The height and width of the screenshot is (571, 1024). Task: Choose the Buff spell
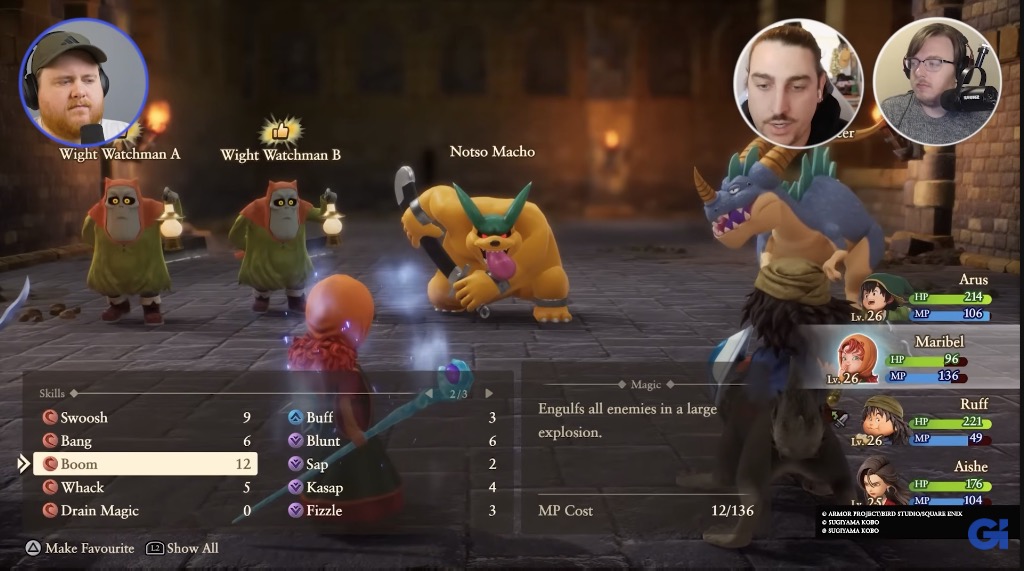[x=319, y=418]
